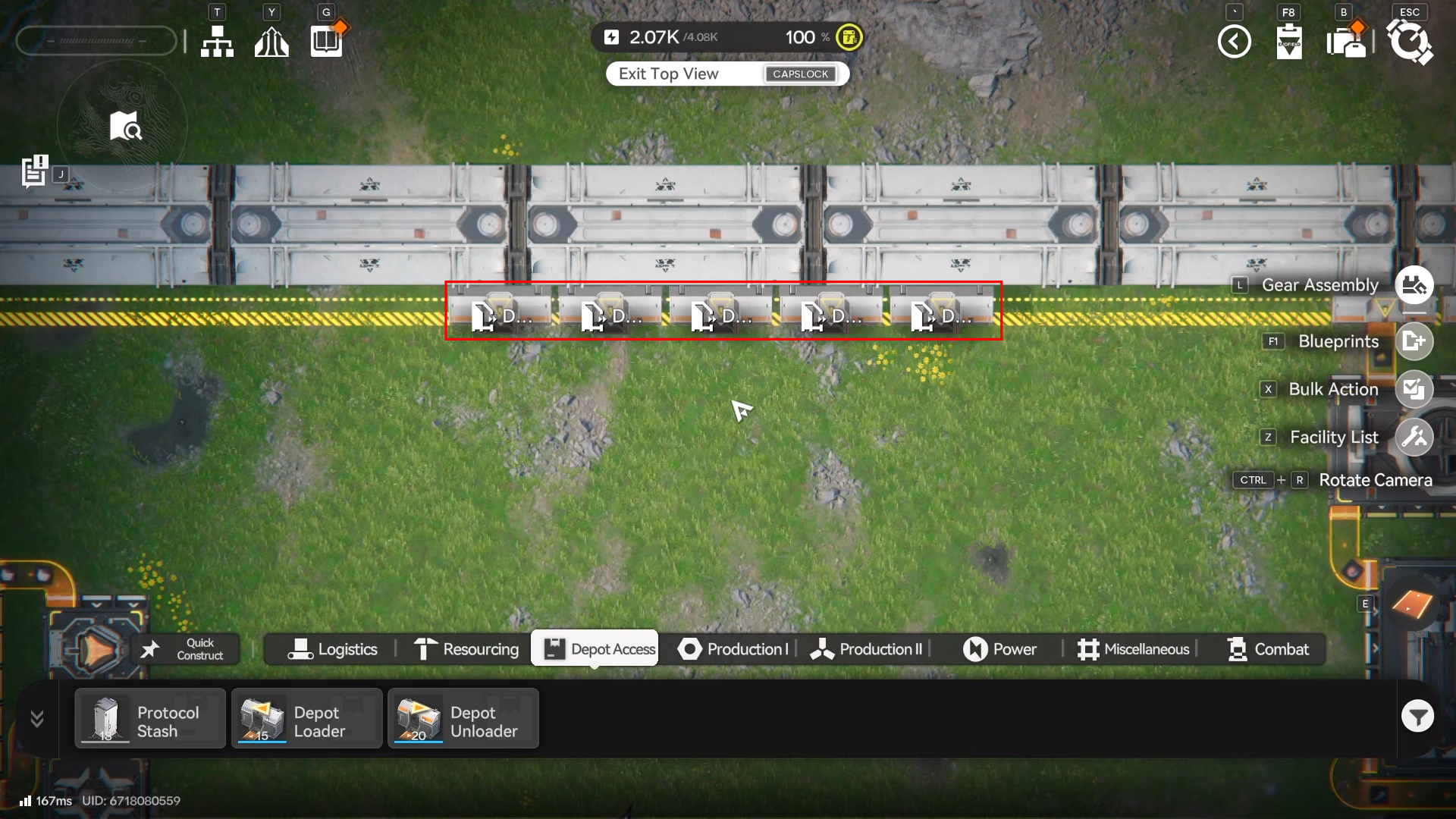Pick the Depot Unloader facility
The height and width of the screenshot is (819, 1456).
click(463, 719)
